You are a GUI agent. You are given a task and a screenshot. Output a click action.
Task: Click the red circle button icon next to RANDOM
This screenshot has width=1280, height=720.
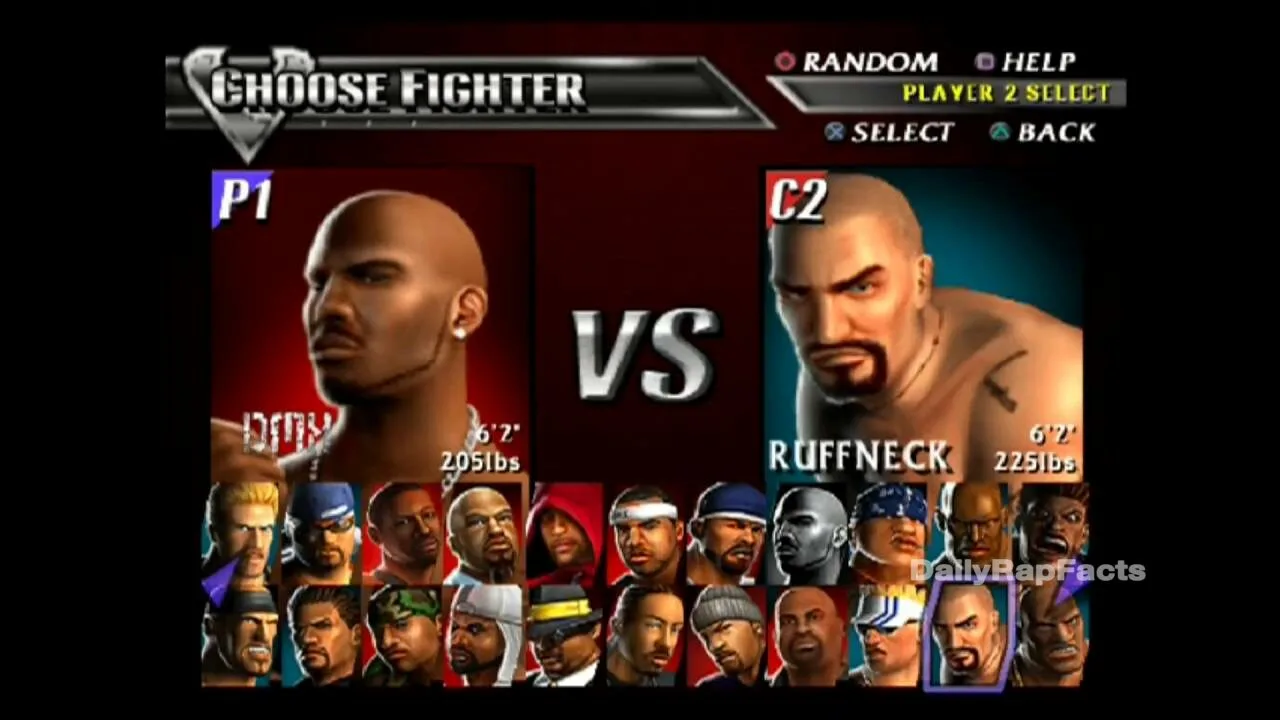786,62
